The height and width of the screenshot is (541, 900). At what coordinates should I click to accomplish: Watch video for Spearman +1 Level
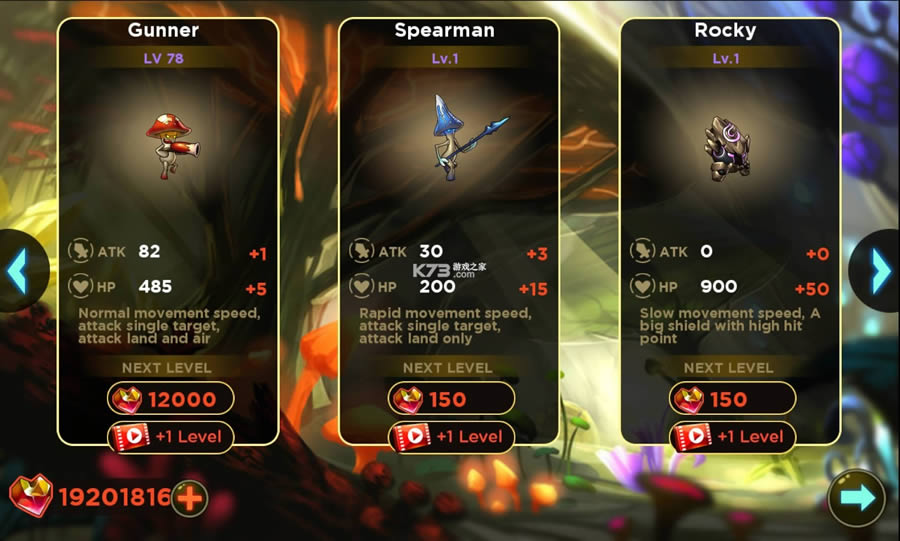coord(451,437)
